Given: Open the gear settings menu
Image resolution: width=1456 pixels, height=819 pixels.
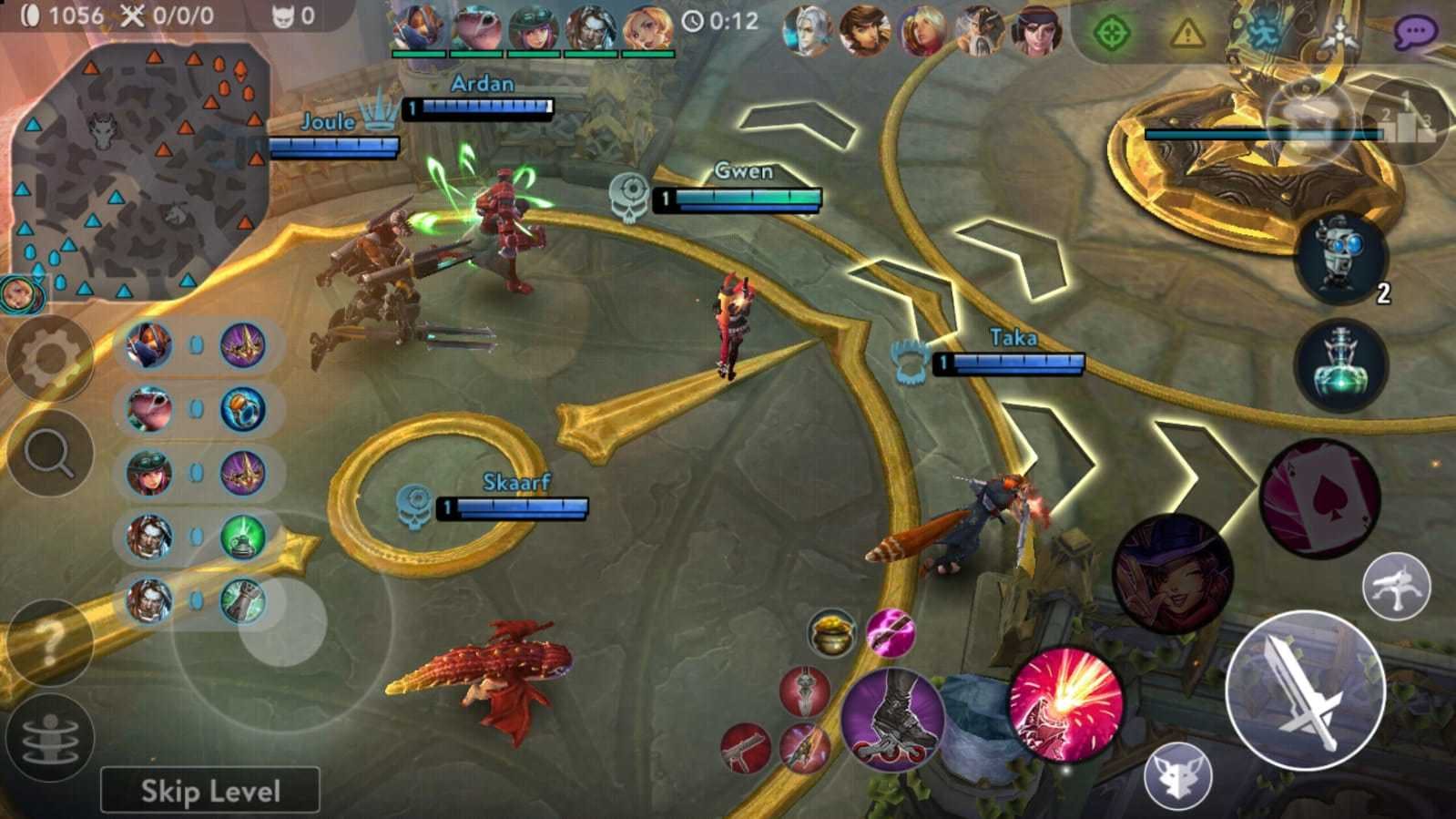Looking at the screenshot, I should click(49, 359).
